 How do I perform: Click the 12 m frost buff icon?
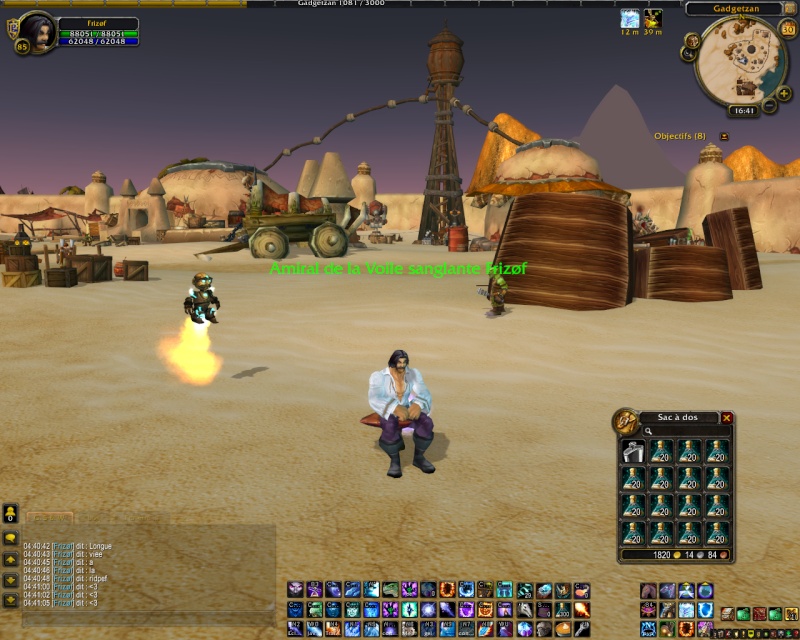(629, 18)
